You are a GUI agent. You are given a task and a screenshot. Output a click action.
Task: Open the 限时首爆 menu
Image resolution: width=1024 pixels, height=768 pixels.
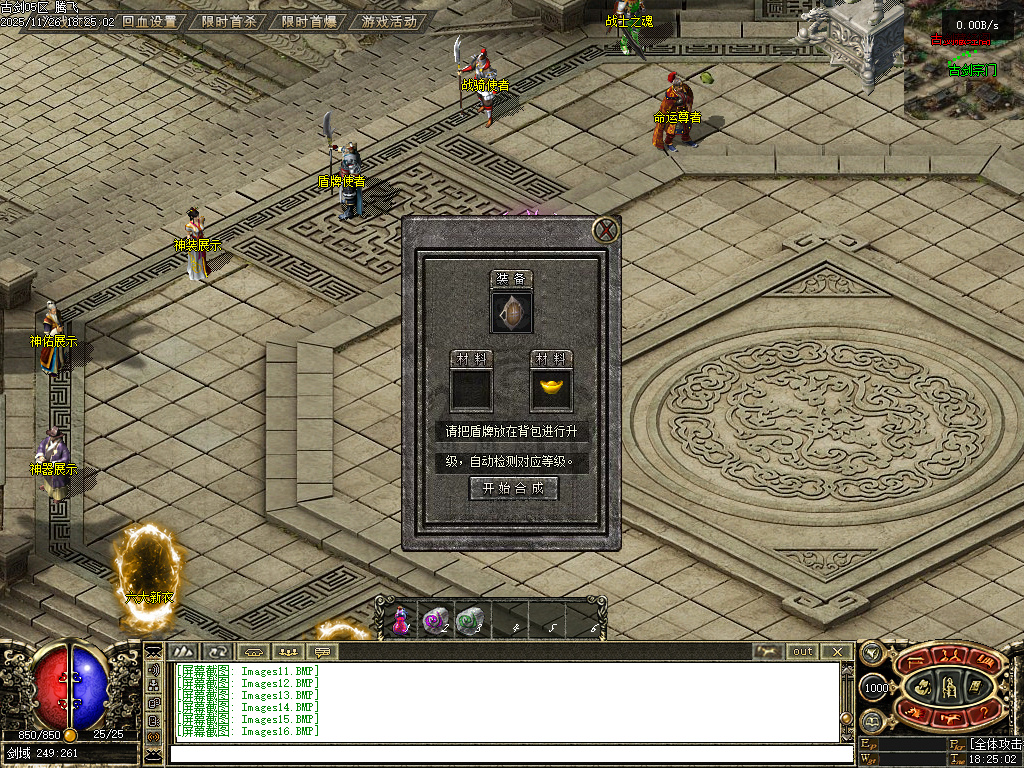tap(308, 21)
